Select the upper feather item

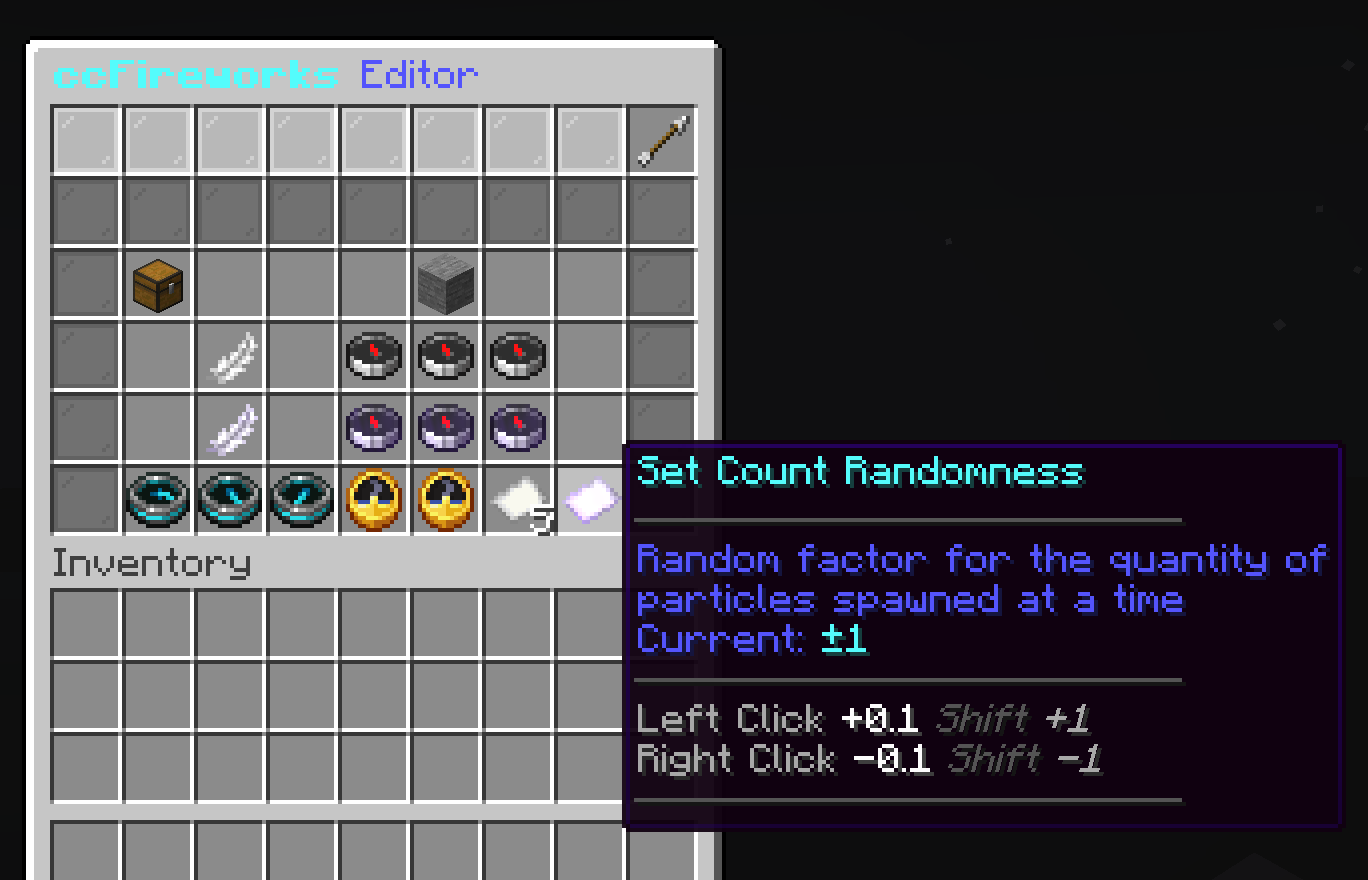pos(230,356)
